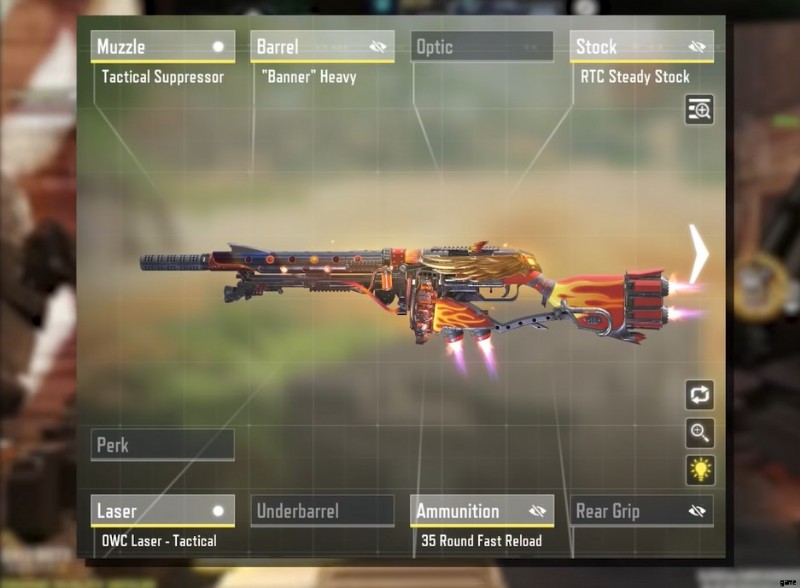The height and width of the screenshot is (588, 800).
Task: Toggle Stock attachment visibility eye icon
Action: tap(697, 47)
